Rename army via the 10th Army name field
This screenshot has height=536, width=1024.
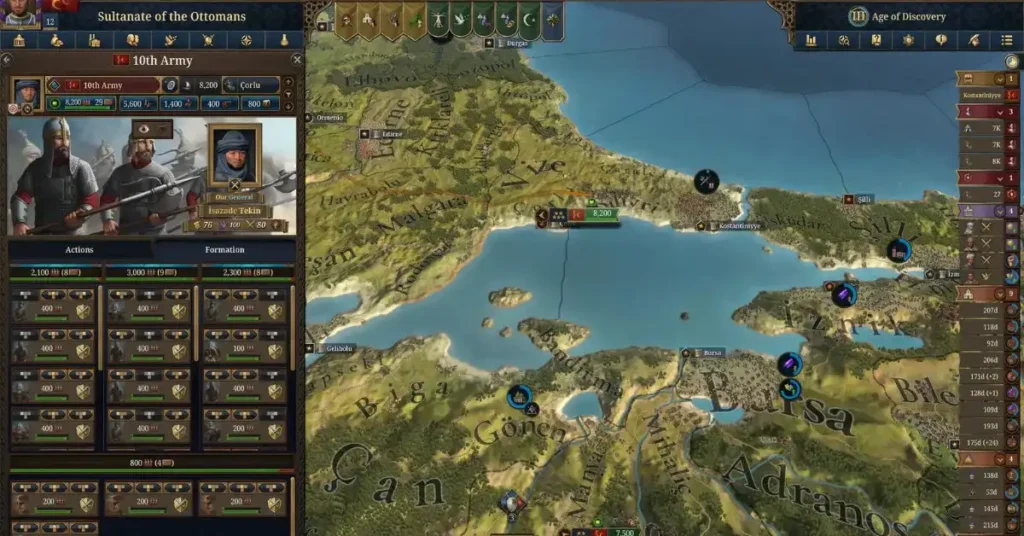click(x=103, y=86)
